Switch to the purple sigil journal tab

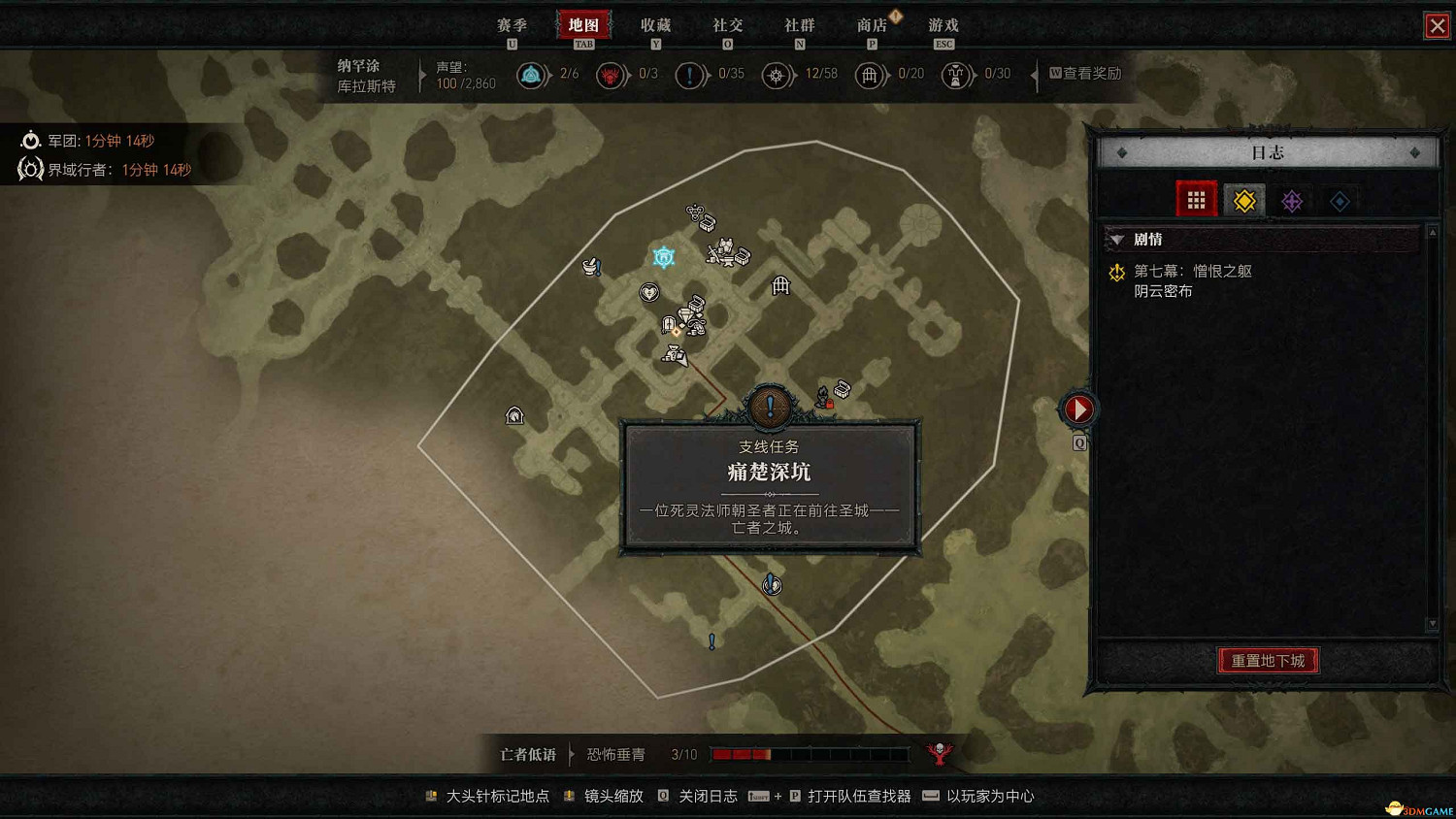click(1292, 200)
